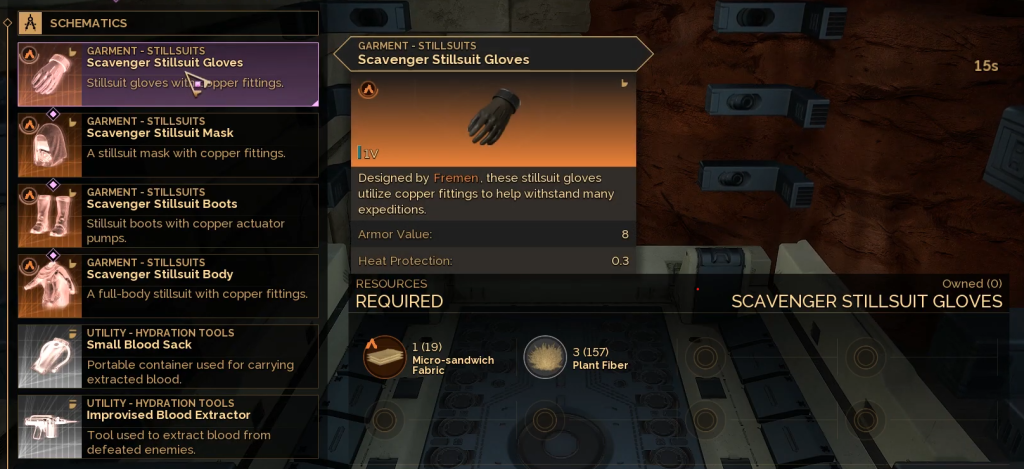Image resolution: width=1024 pixels, height=469 pixels.
Task: Pick the Scavenger Stillsuit Body schematic
Action: coord(168,285)
